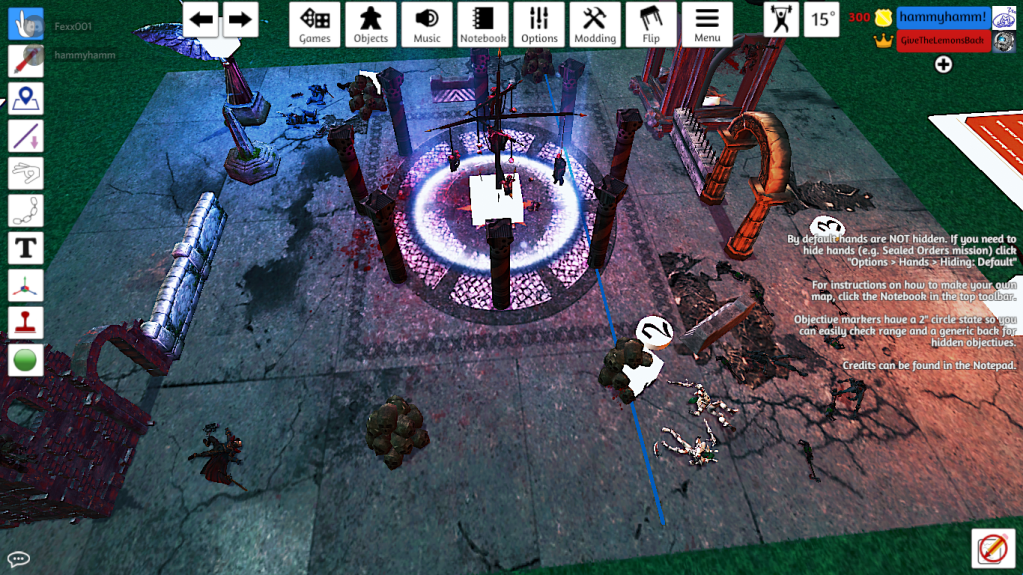1023x575 pixels.
Task: Open the Games menu
Action: 315,23
